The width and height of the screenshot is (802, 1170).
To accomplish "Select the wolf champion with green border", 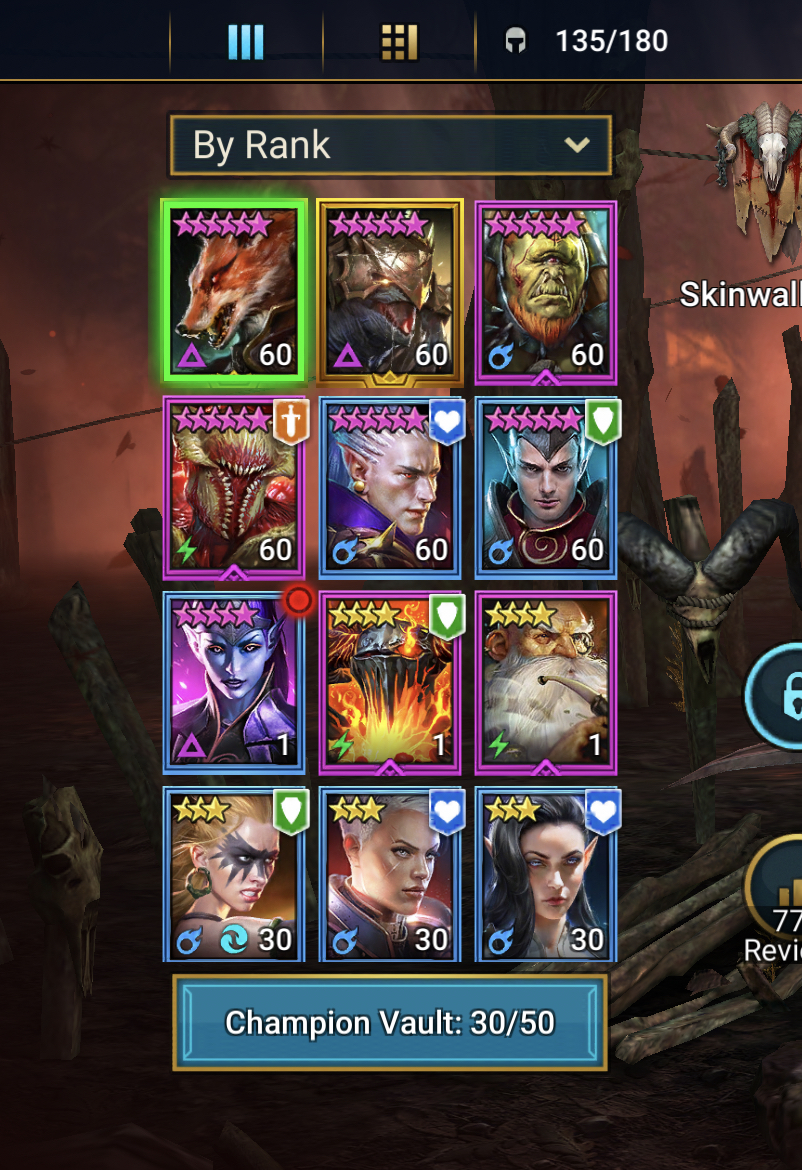I will pyautogui.click(x=233, y=290).
